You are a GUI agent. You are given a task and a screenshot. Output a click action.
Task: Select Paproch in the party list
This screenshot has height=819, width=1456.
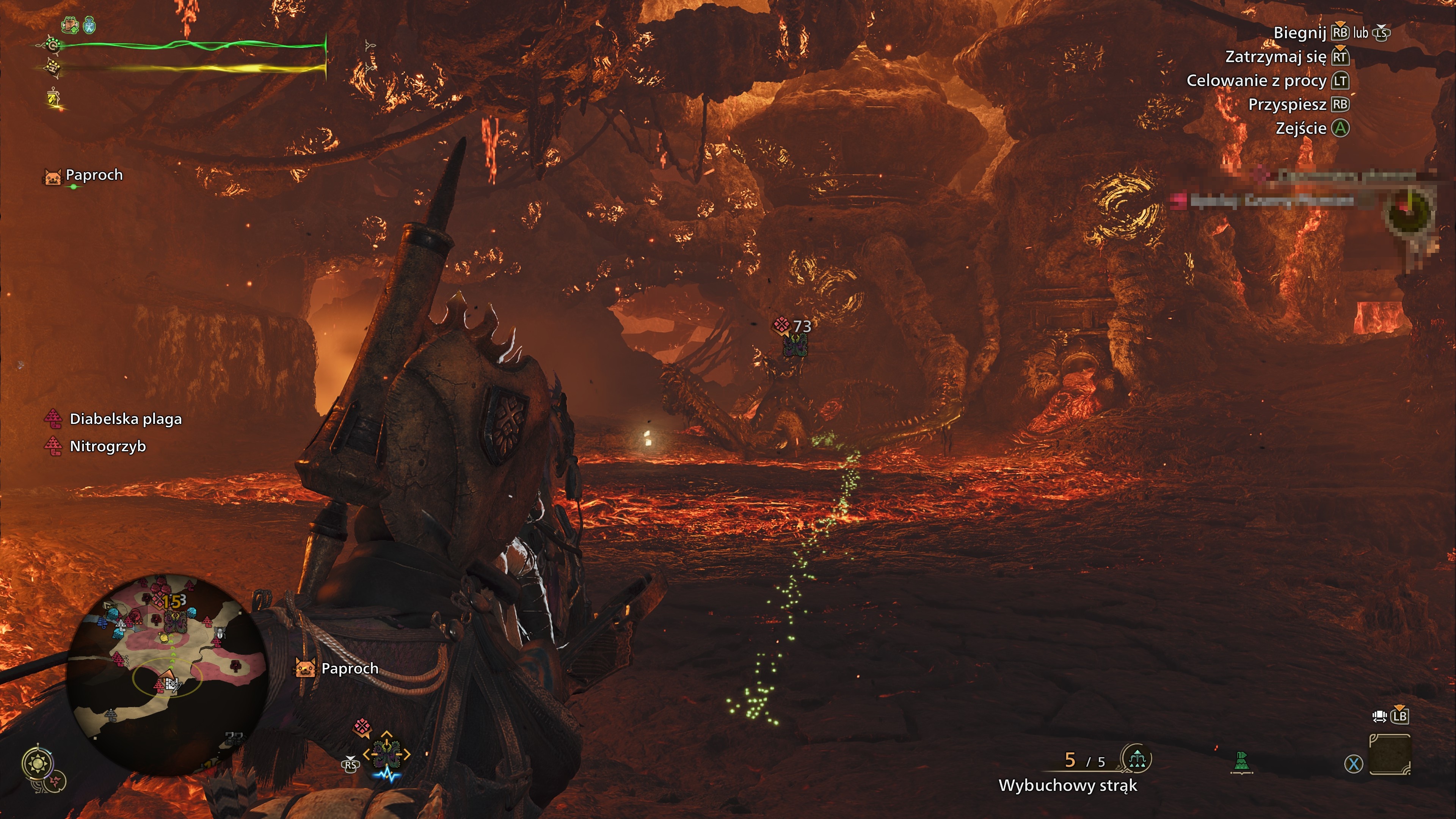click(x=93, y=175)
